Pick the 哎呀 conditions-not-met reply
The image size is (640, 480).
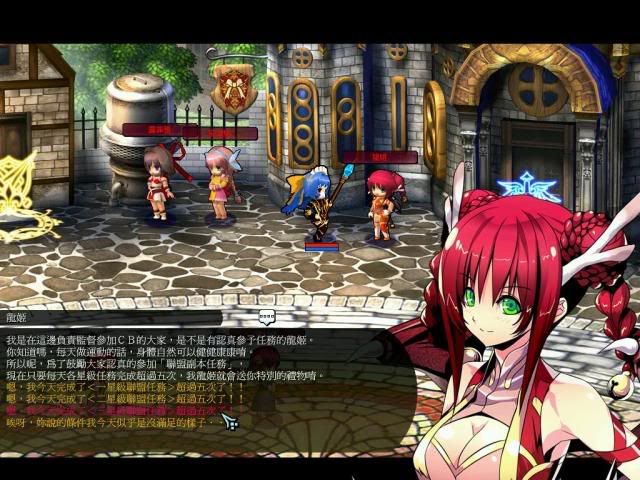[110, 423]
